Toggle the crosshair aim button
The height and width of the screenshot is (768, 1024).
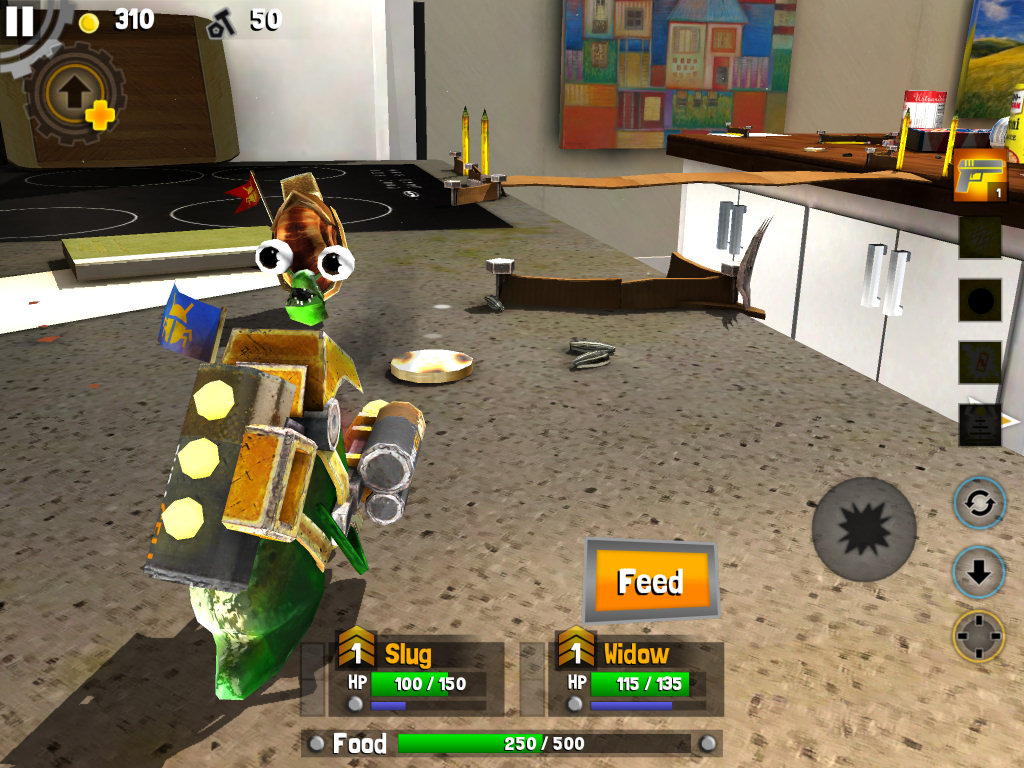978,636
